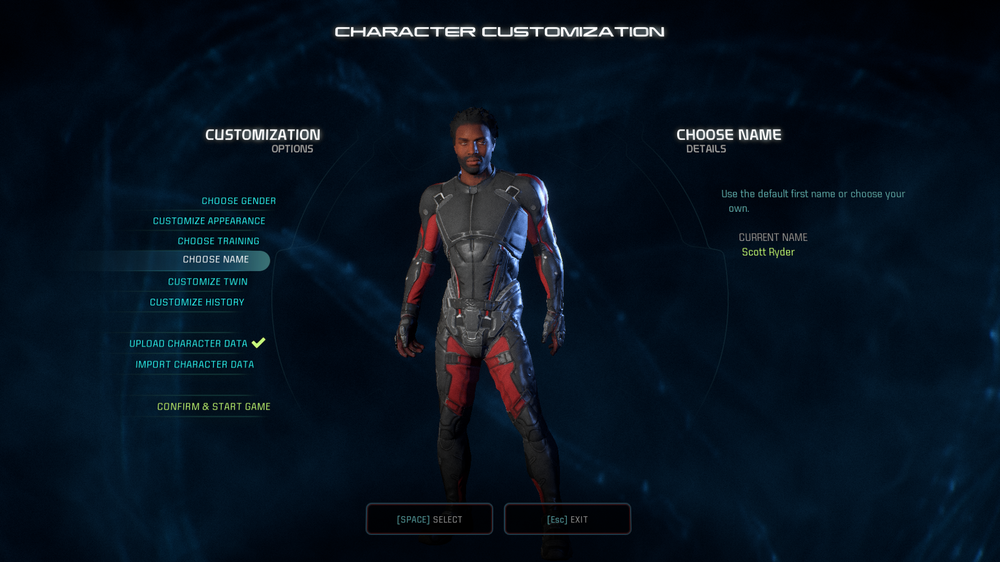Select Customize Appearance
Viewport: 1000px width, 562px height.
click(x=209, y=221)
